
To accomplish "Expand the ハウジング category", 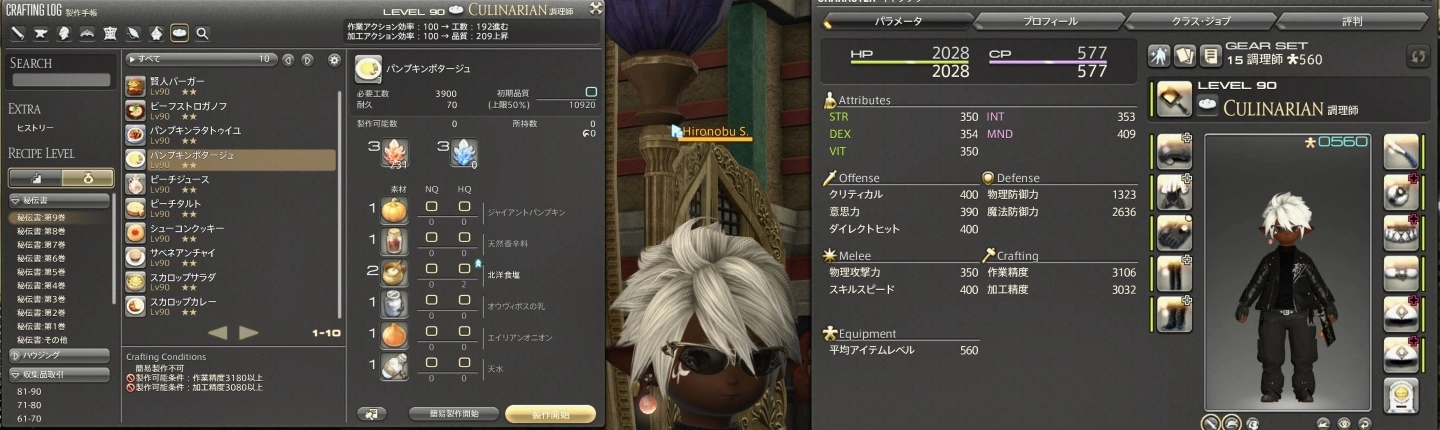I will coord(58,355).
